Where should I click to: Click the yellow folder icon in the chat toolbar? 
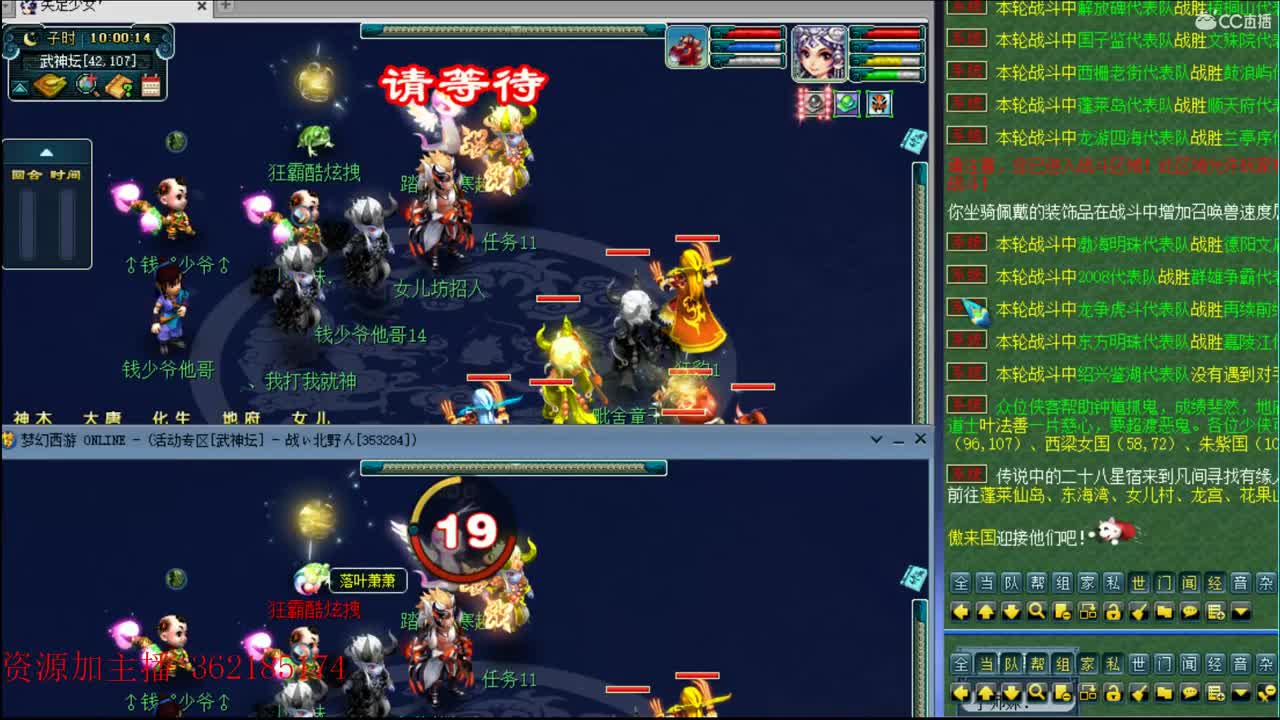point(1164,610)
